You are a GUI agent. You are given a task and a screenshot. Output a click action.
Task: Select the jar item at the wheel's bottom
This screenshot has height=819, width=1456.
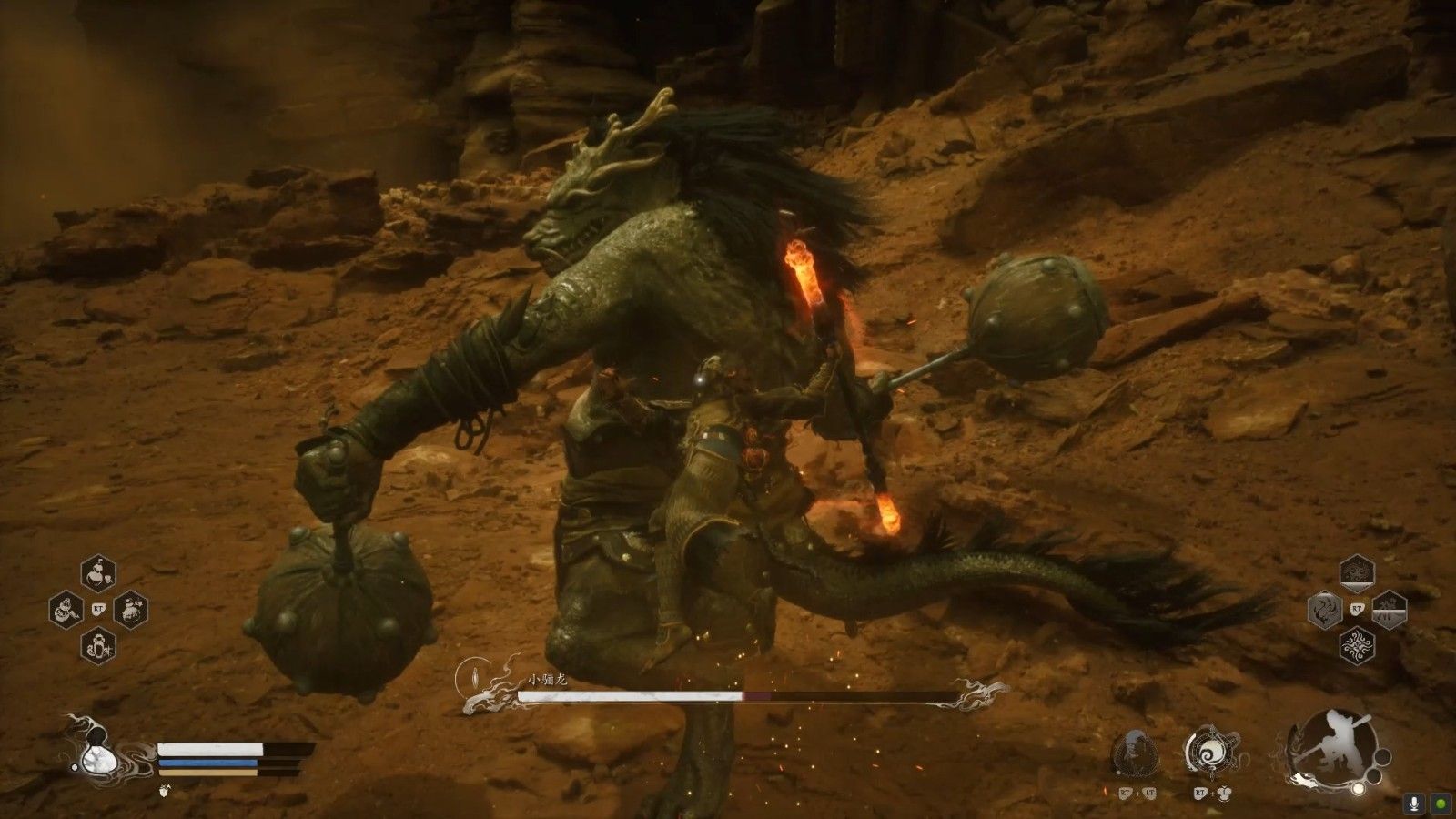tap(98, 645)
